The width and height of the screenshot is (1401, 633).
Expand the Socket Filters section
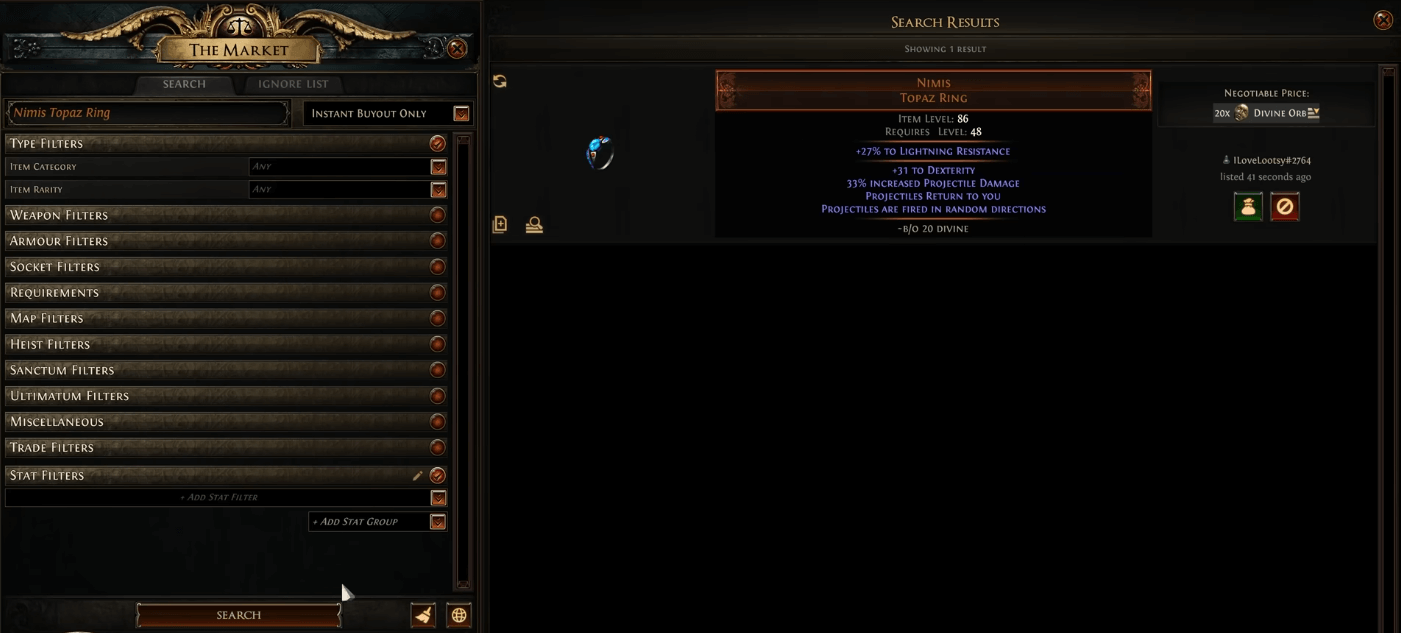point(225,267)
